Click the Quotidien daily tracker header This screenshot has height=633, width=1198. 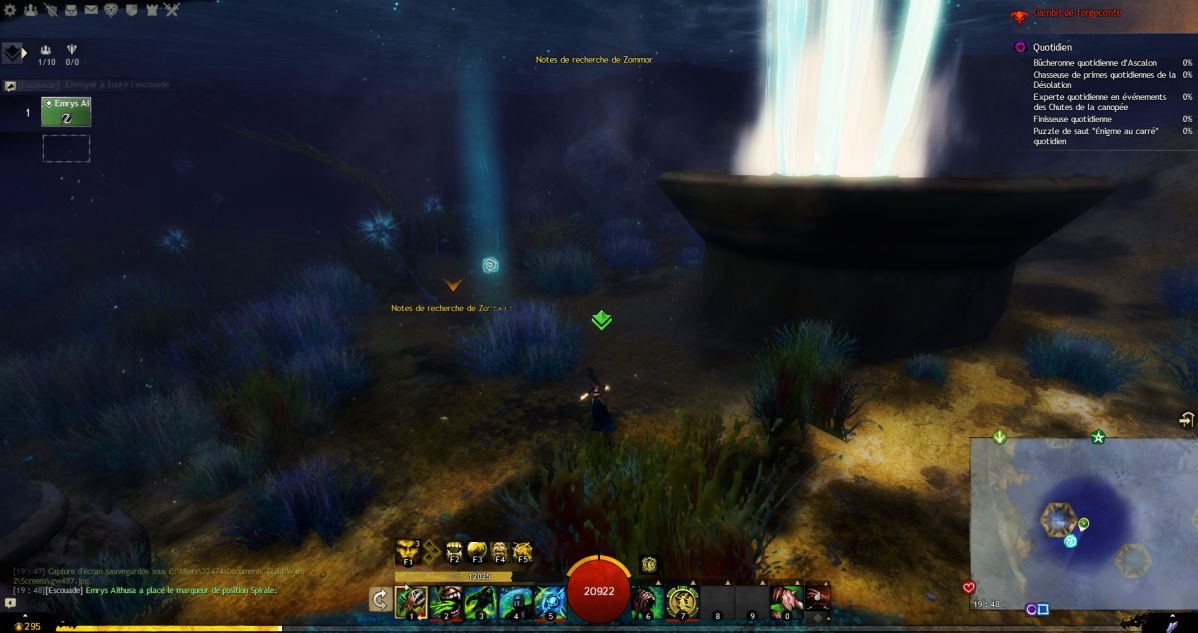pos(1052,47)
